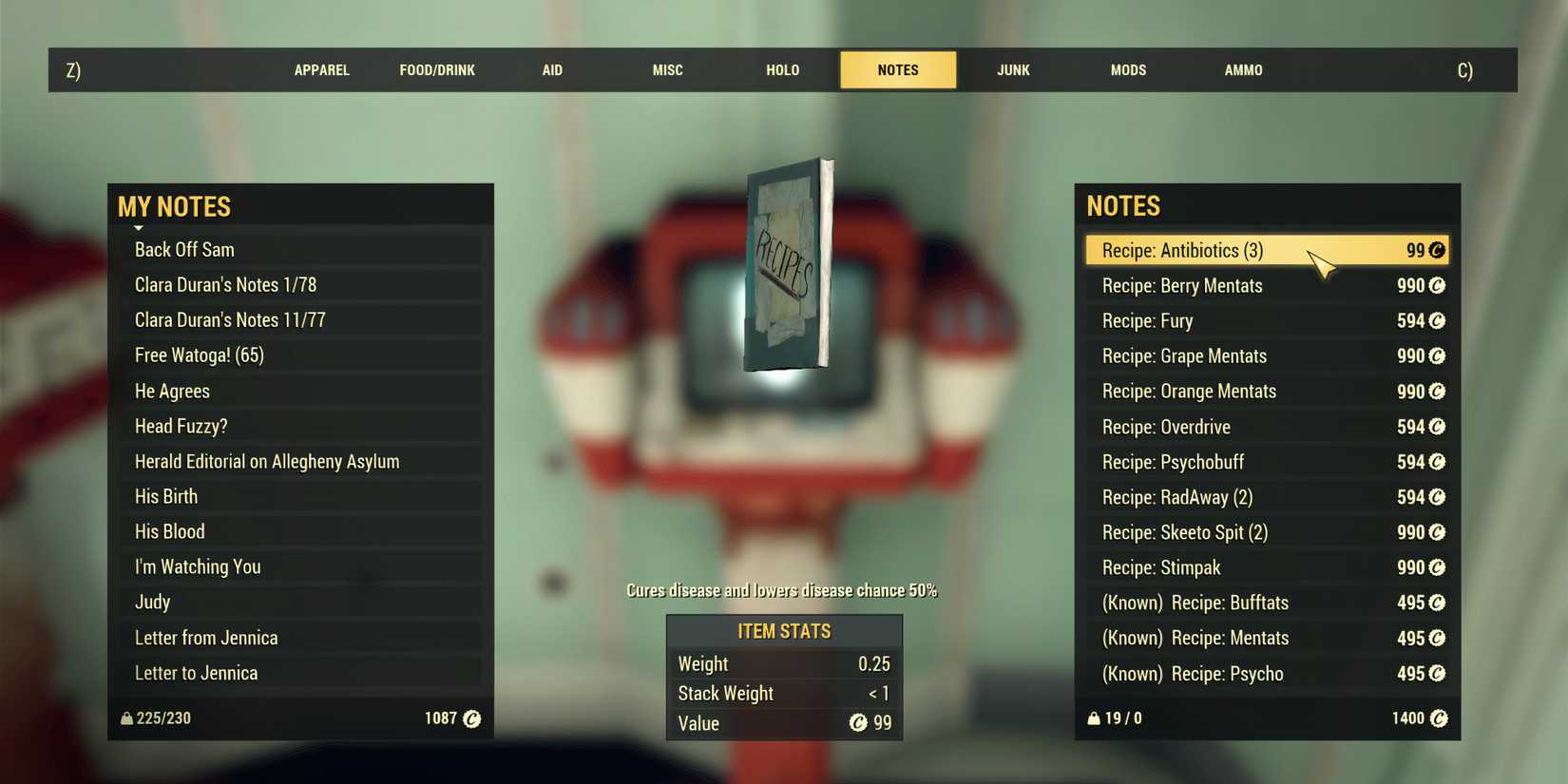The height and width of the screenshot is (784, 1568).
Task: Switch to the JUNK tab
Action: (x=1012, y=69)
